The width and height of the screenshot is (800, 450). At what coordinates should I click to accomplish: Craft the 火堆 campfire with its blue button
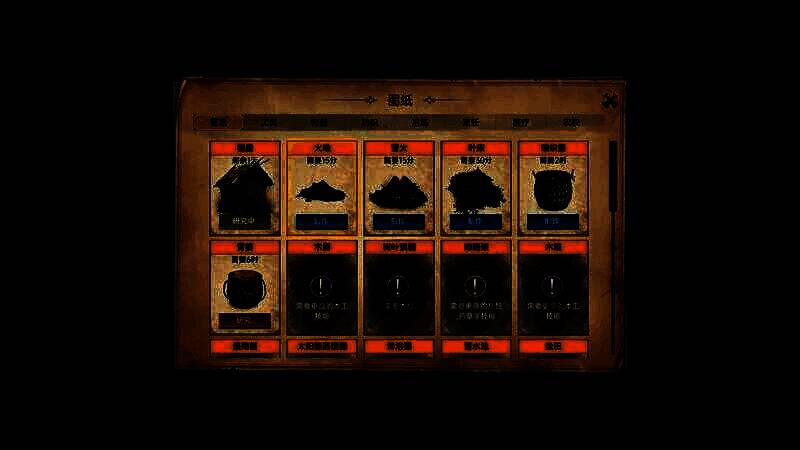pyautogui.click(x=322, y=221)
